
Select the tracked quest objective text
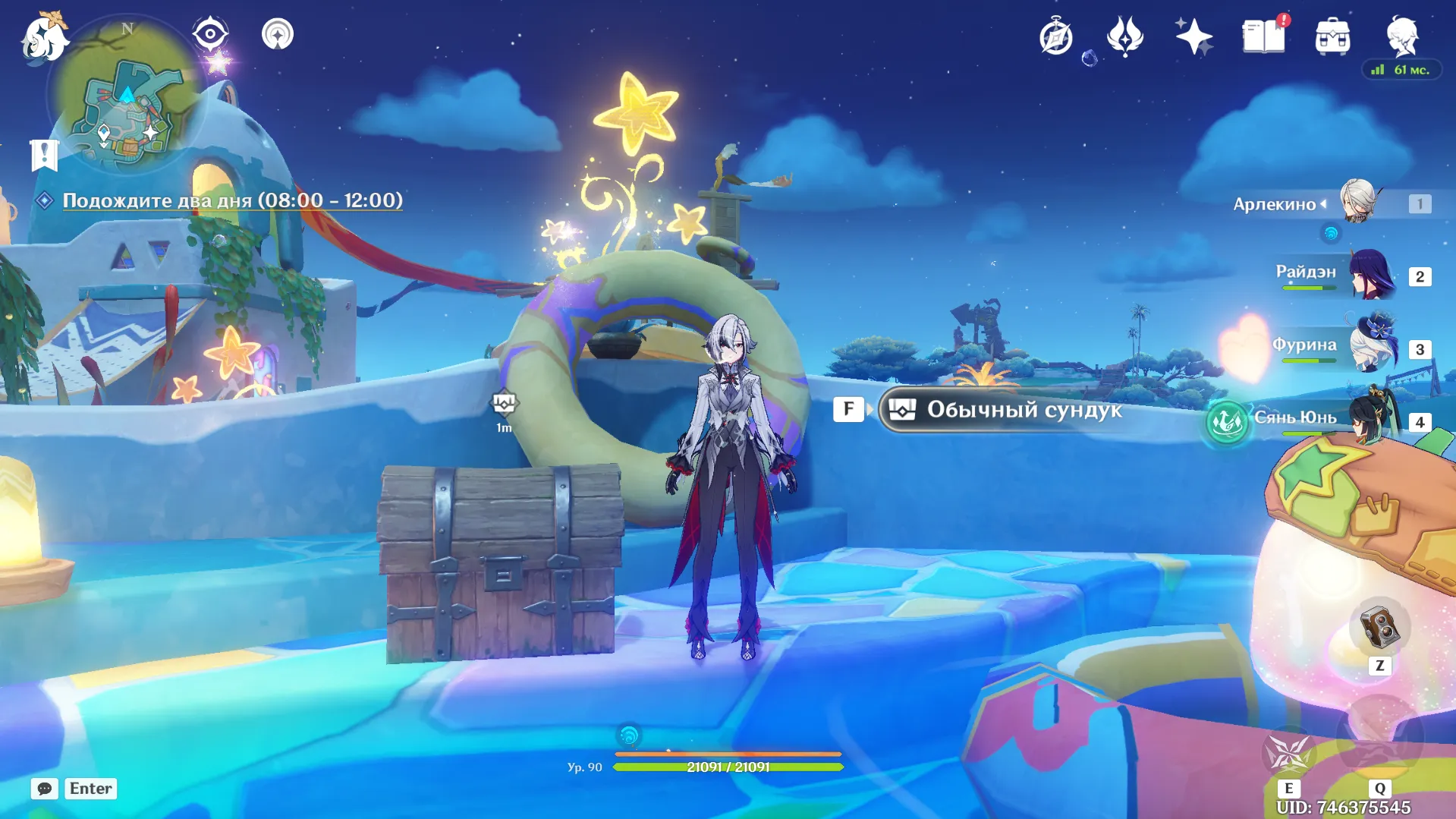coord(232,200)
